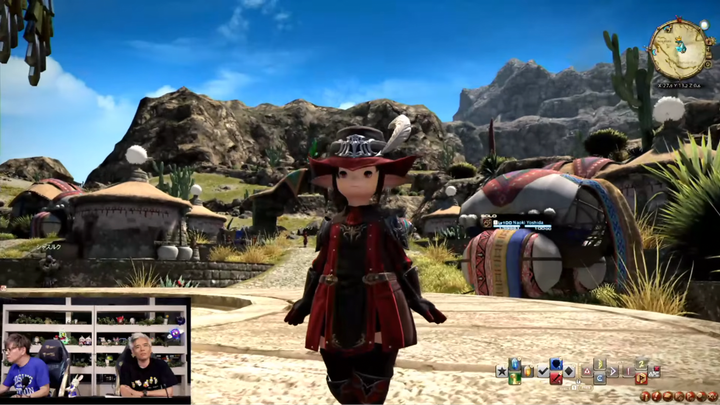This screenshot has height=405, width=720.
Task: Select the number 2 hotbar slot
Action: [641, 364]
